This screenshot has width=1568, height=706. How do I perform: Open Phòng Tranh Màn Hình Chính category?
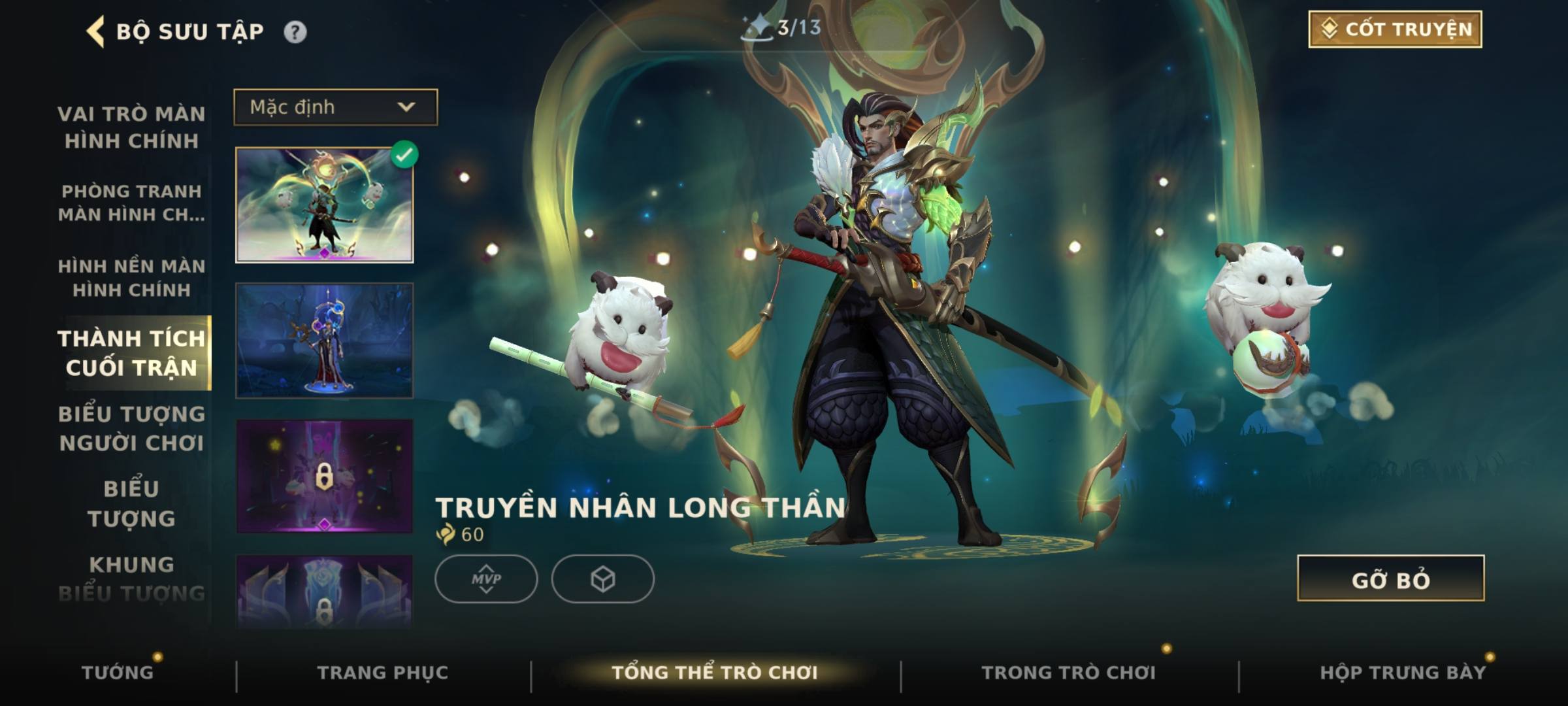pos(131,203)
